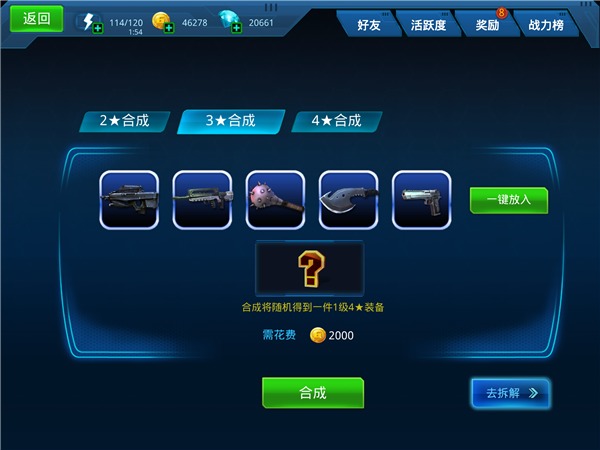Click the 一键放入 auto-fill button
600x450 pixels.
[x=509, y=200]
